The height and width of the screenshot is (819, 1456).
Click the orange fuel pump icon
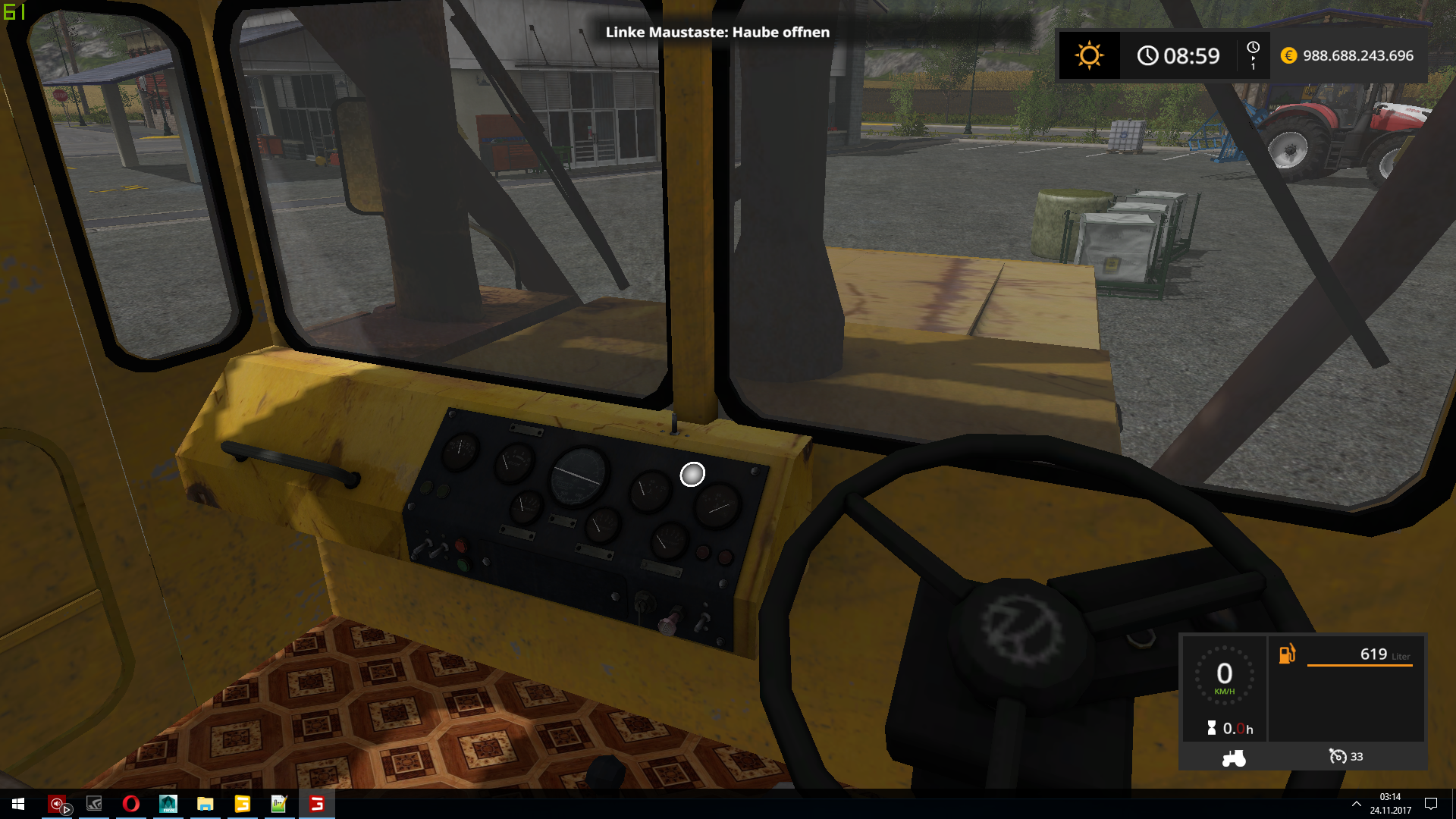(1287, 654)
